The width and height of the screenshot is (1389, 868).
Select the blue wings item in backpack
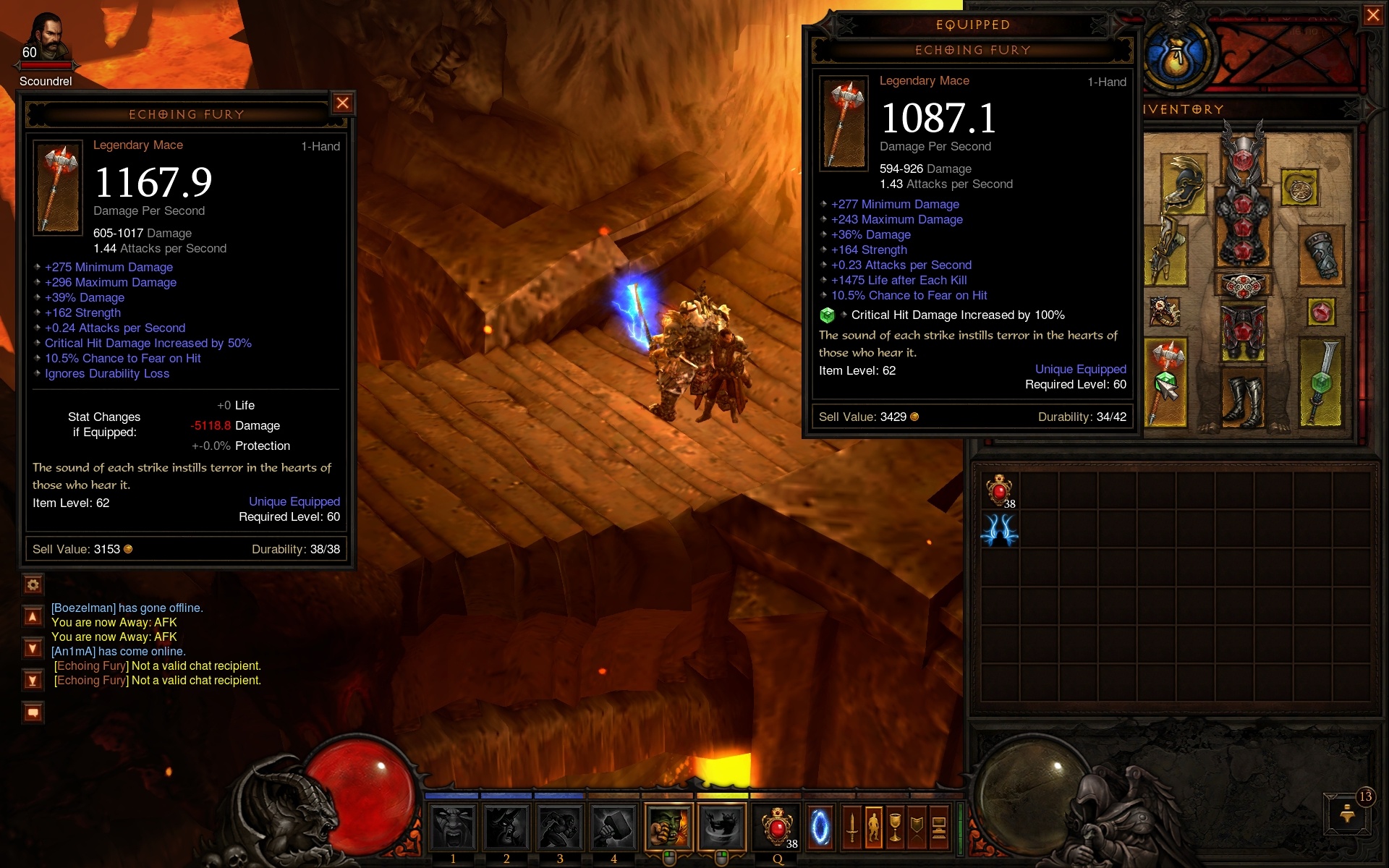tap(1000, 529)
